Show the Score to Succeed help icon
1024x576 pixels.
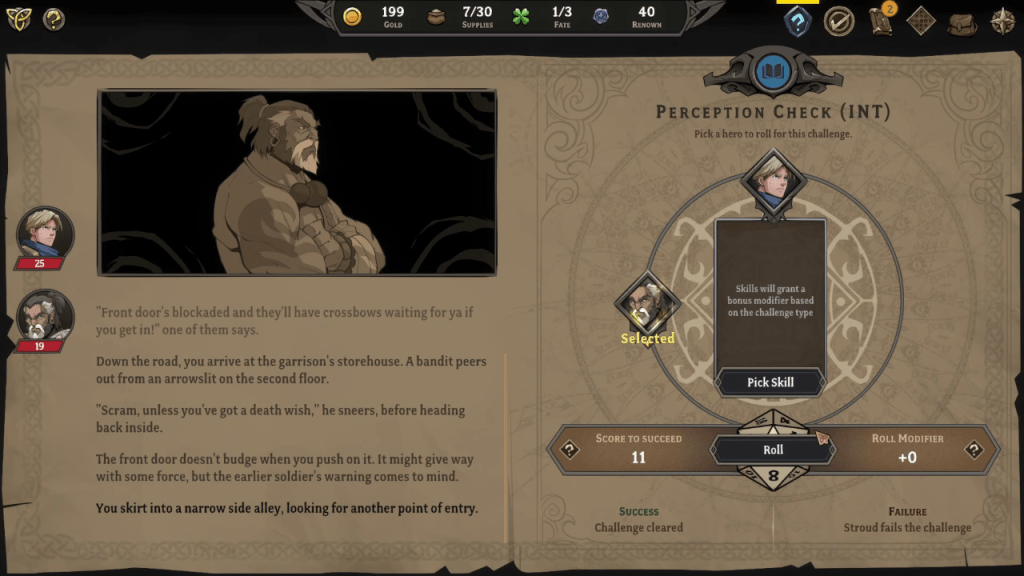point(570,450)
